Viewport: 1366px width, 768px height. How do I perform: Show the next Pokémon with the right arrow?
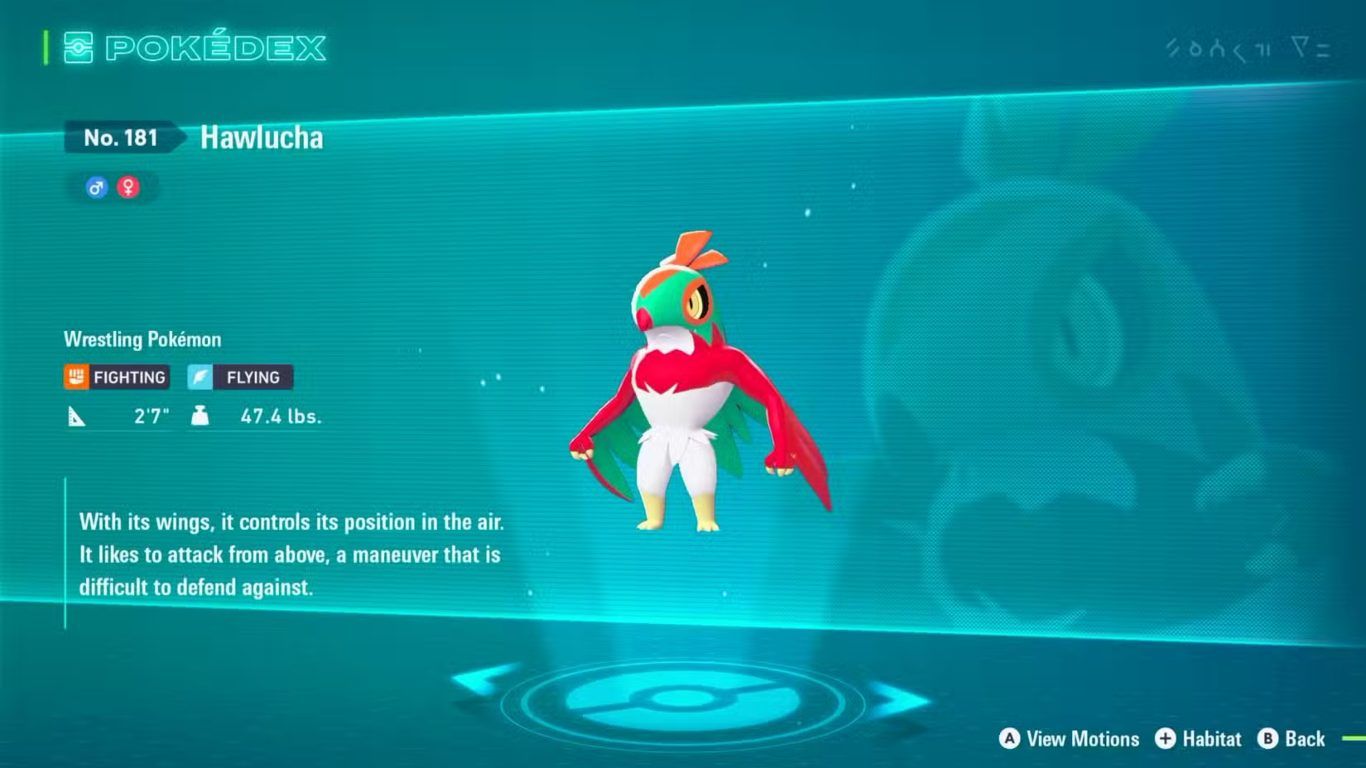(898, 700)
